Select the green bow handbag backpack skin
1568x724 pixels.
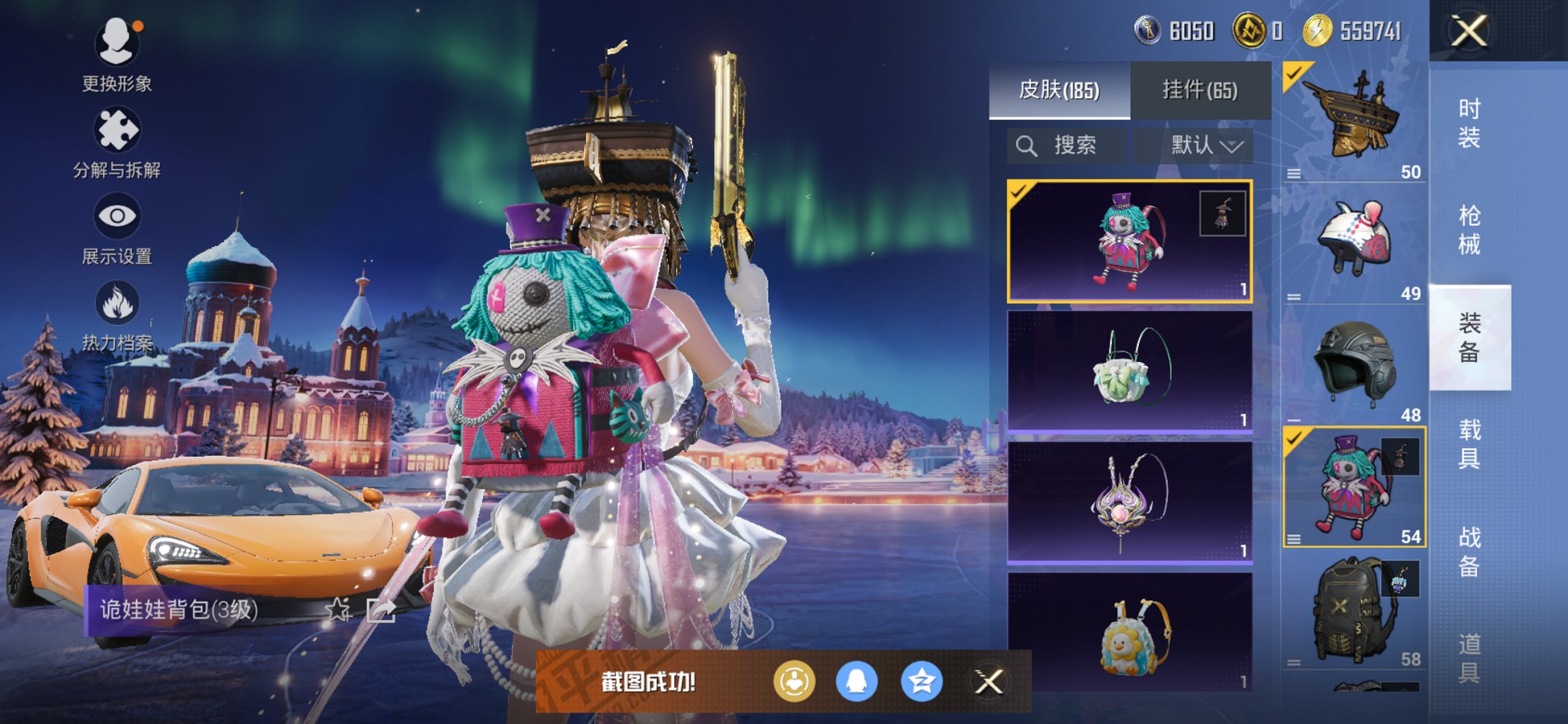(1129, 371)
